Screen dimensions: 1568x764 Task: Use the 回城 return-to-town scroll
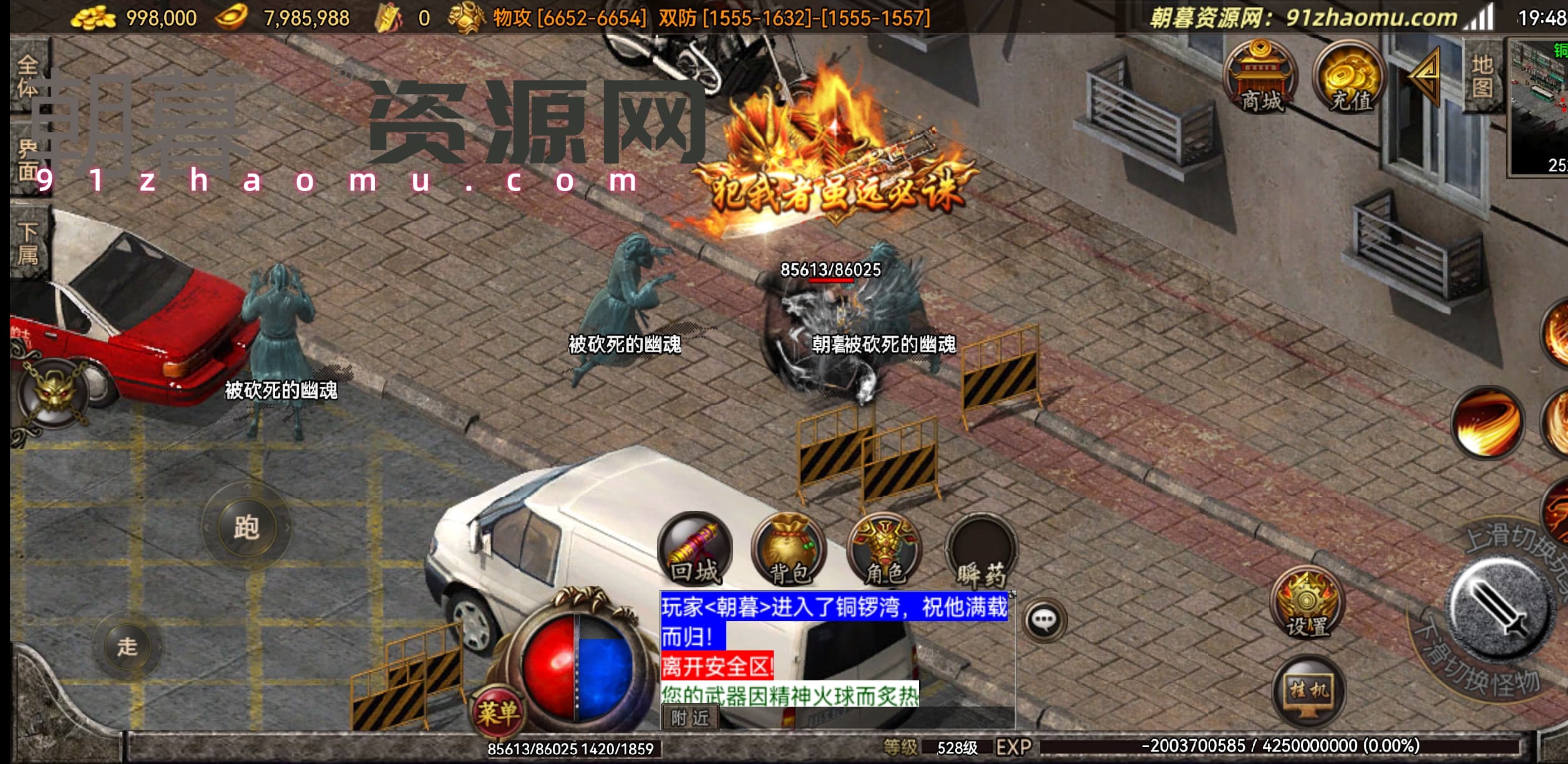pyautogui.click(x=695, y=551)
